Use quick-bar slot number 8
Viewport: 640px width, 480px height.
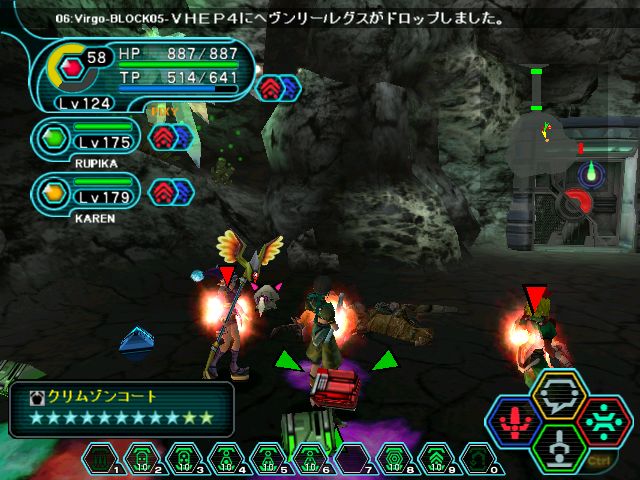point(393,459)
